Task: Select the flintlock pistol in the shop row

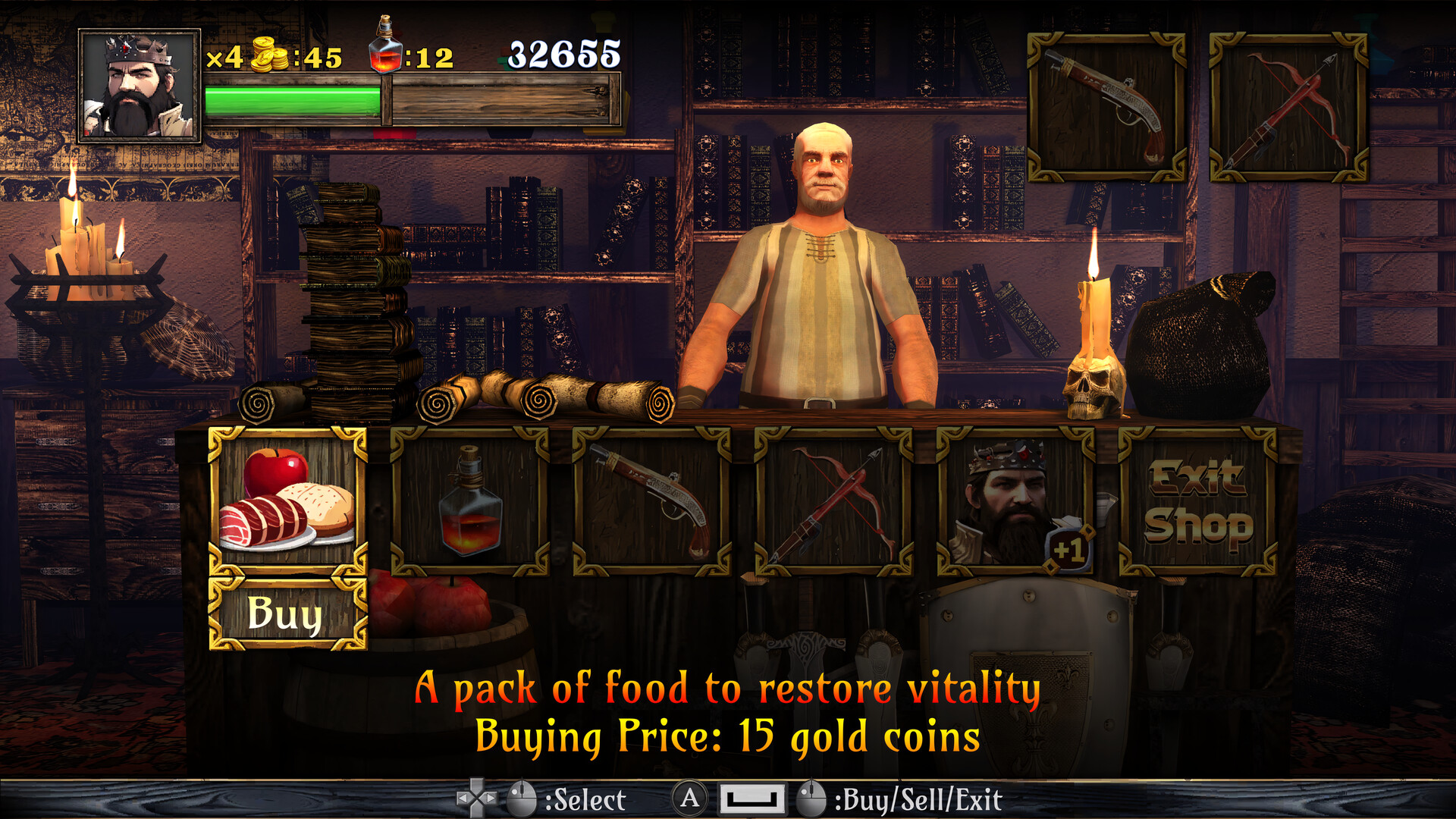Action: pyautogui.click(x=651, y=500)
